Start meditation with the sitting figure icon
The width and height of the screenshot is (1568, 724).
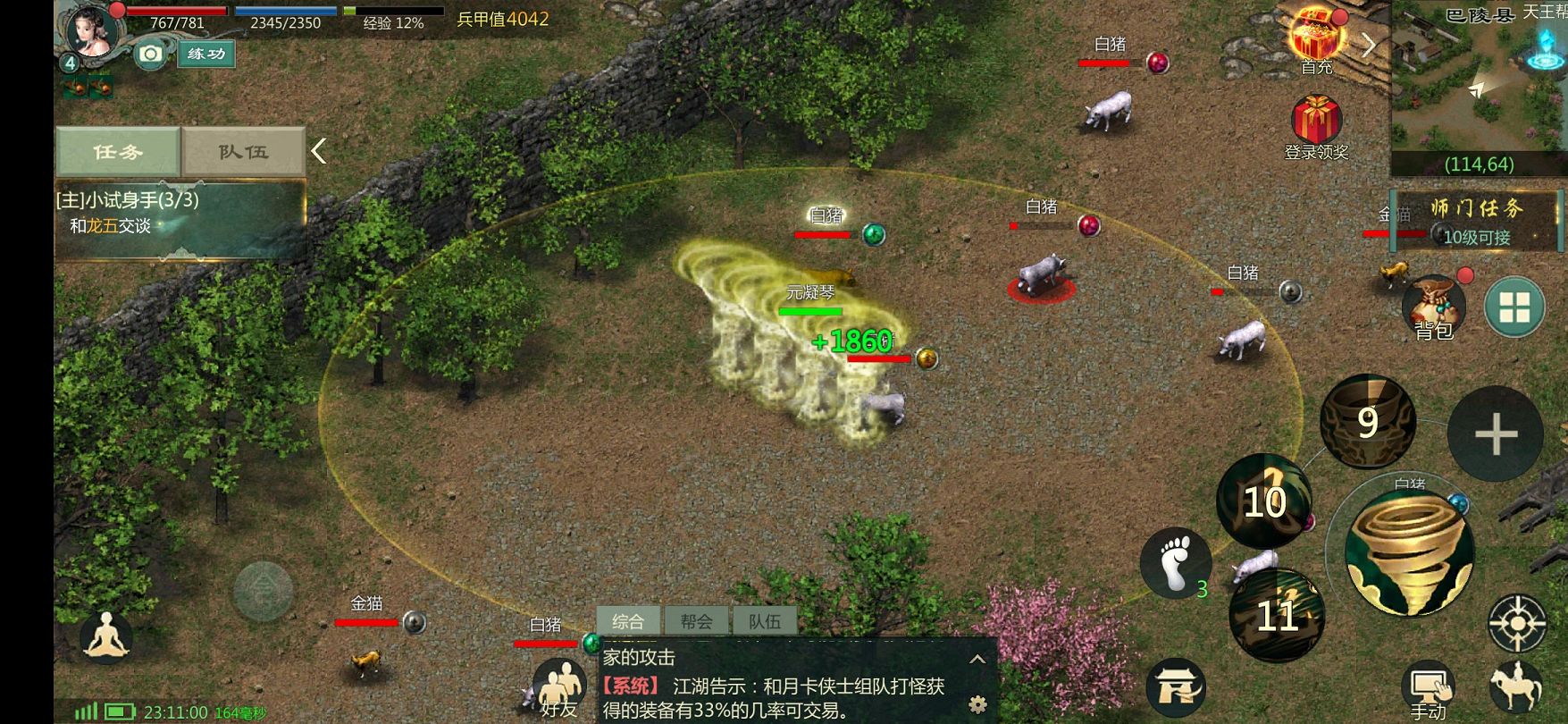[107, 636]
